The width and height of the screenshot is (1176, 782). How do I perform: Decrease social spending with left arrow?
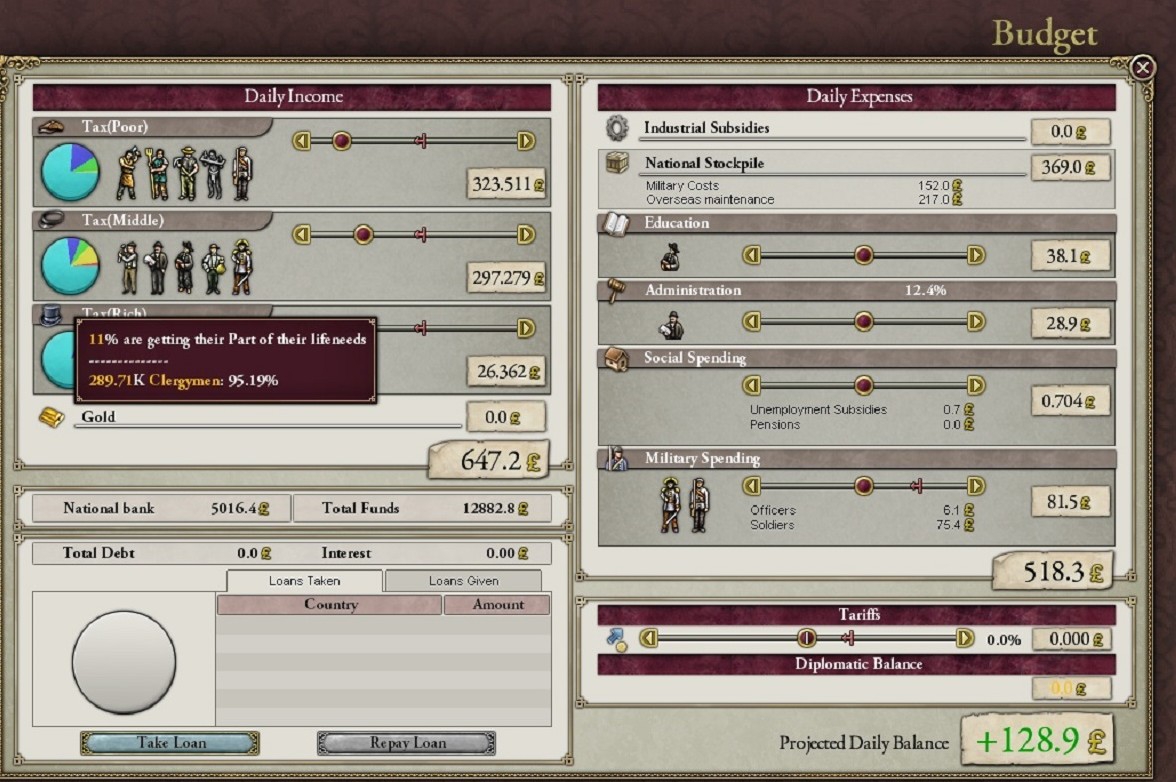point(752,385)
